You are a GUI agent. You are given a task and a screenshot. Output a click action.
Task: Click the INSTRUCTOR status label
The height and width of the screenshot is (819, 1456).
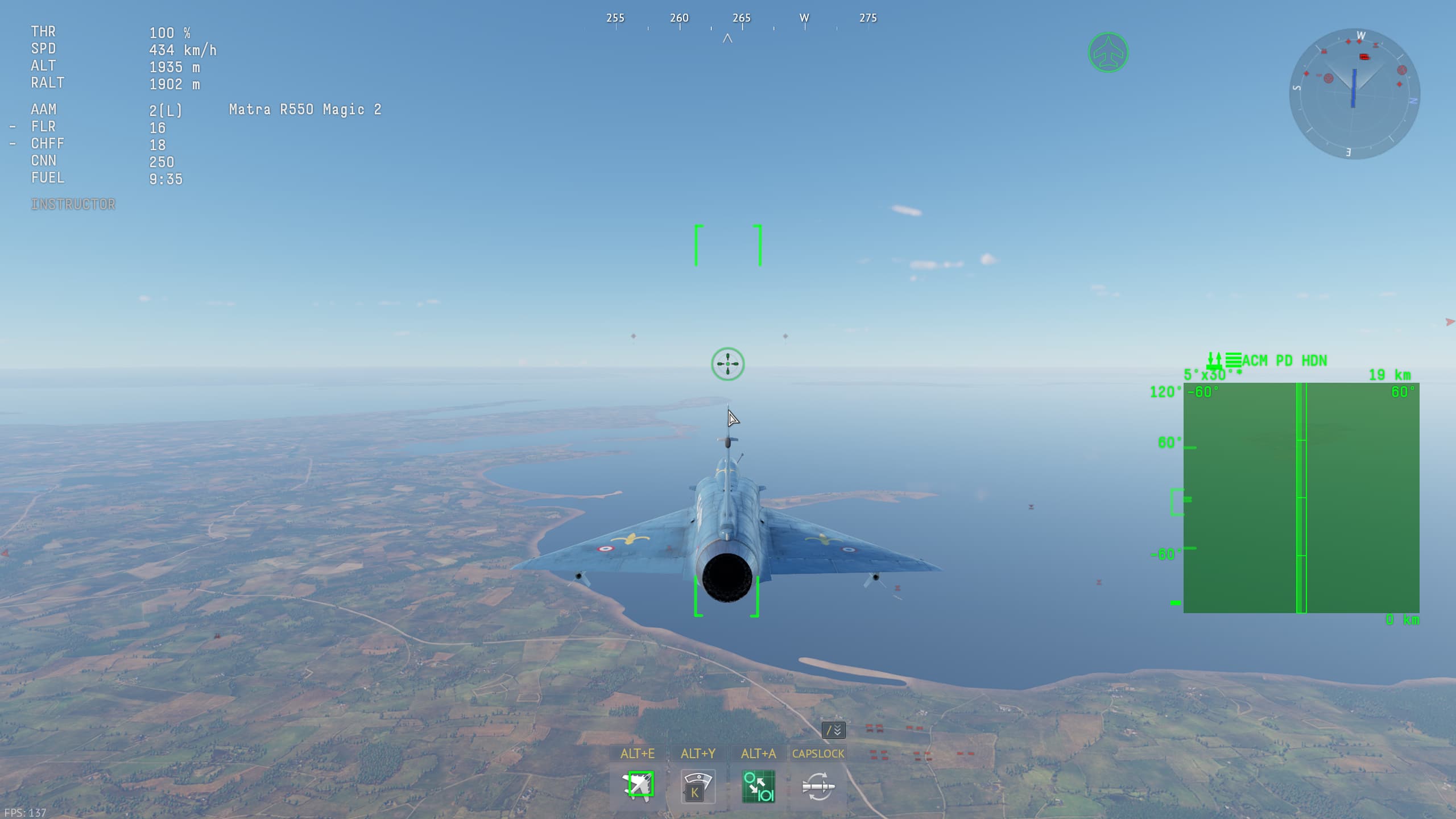coord(73,203)
